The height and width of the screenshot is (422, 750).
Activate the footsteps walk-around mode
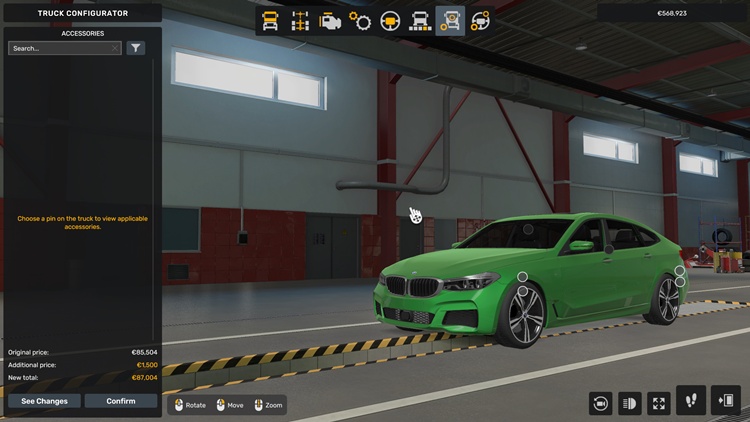coord(691,400)
